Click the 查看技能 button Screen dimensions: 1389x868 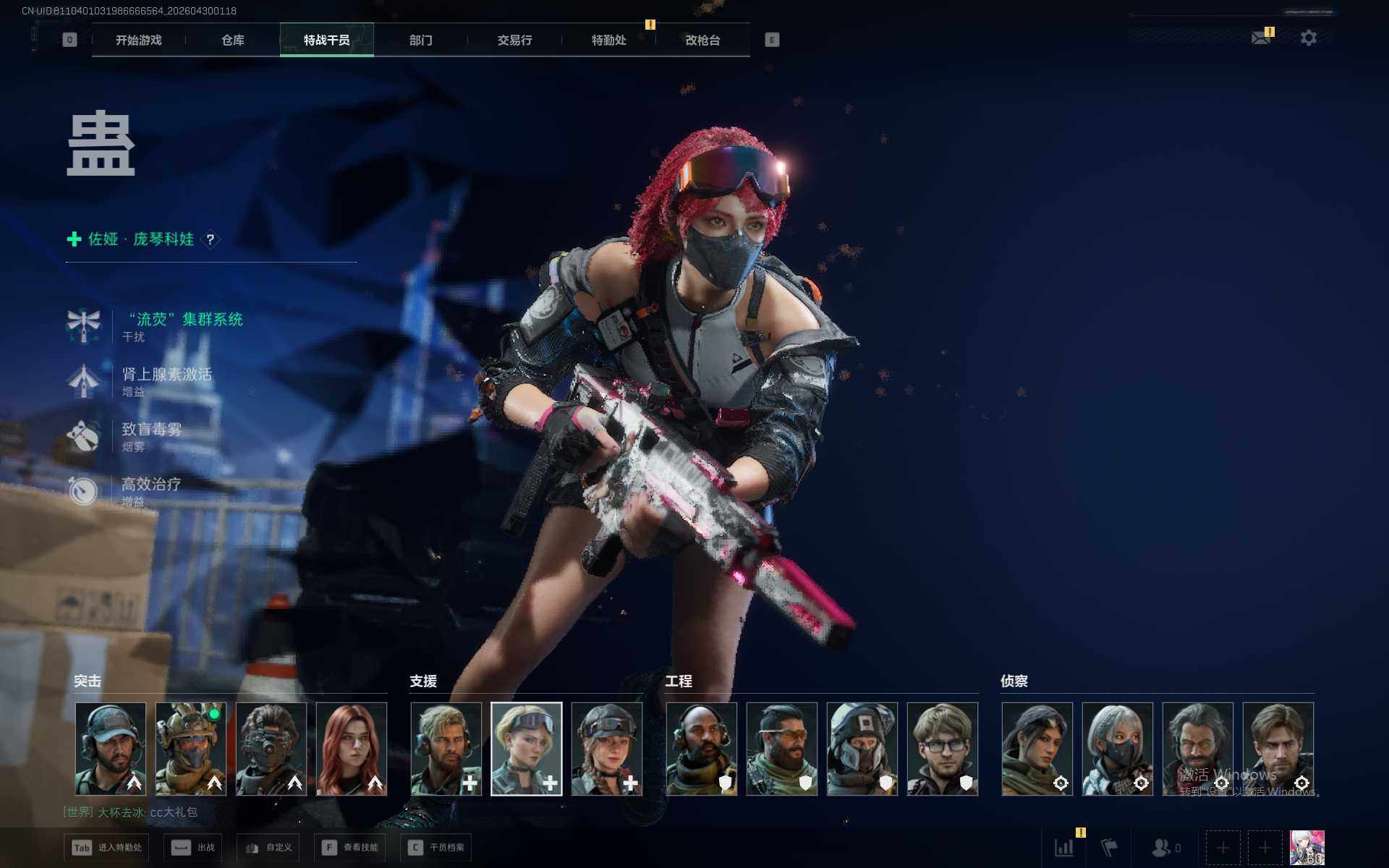(351, 847)
